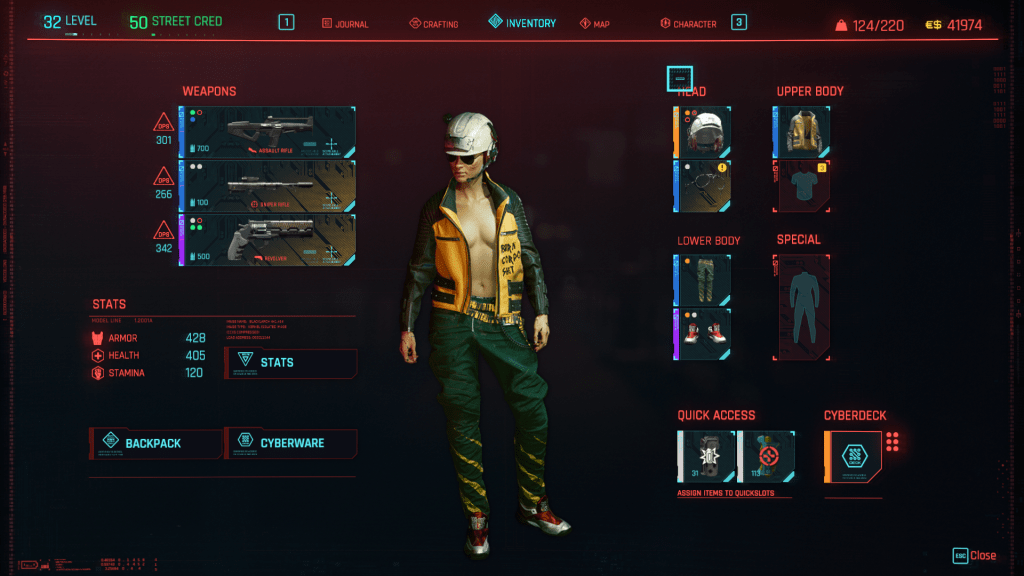
Task: Open the Journal tab
Action: 345,23
